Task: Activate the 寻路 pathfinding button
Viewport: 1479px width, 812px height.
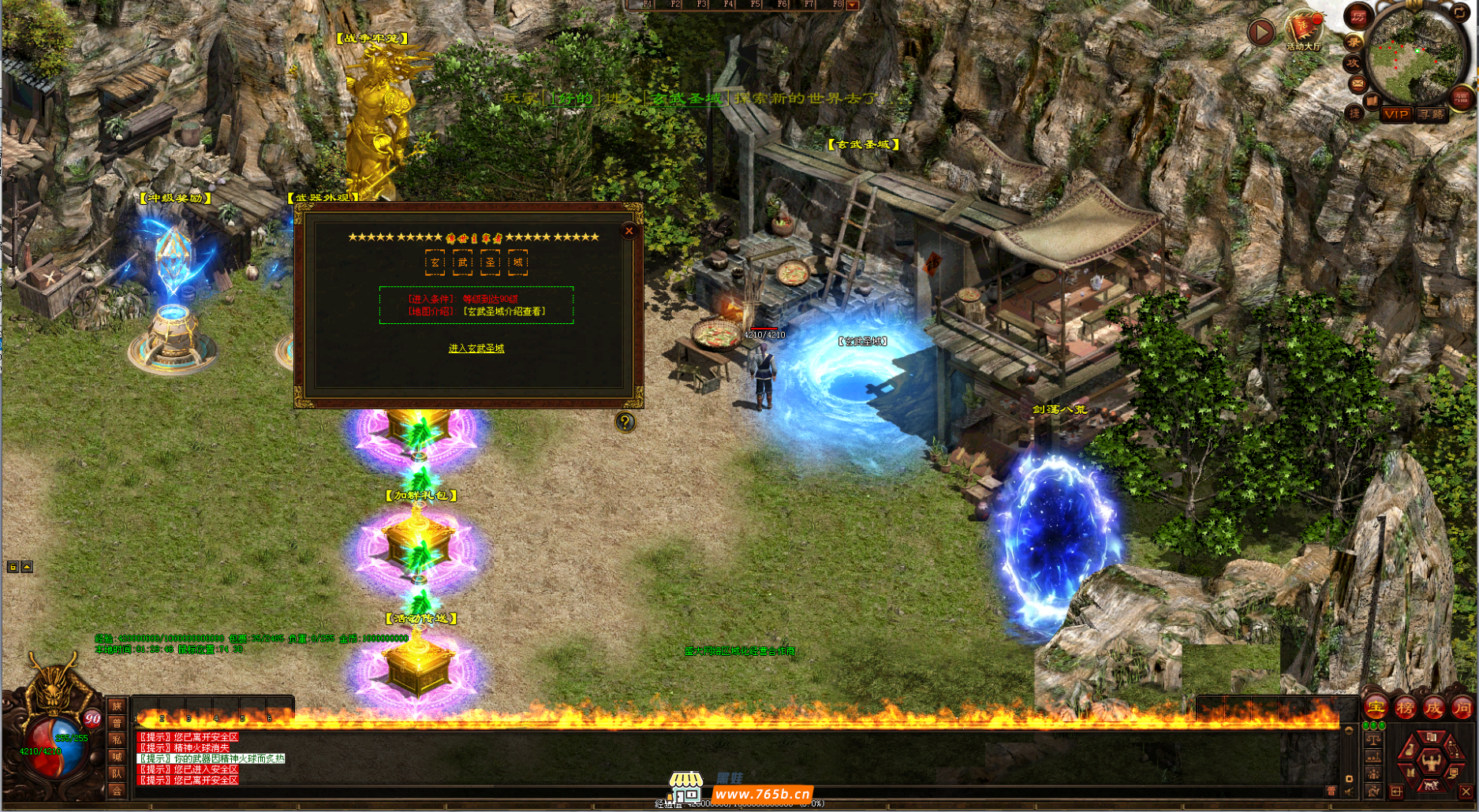Action: pyautogui.click(x=1432, y=114)
